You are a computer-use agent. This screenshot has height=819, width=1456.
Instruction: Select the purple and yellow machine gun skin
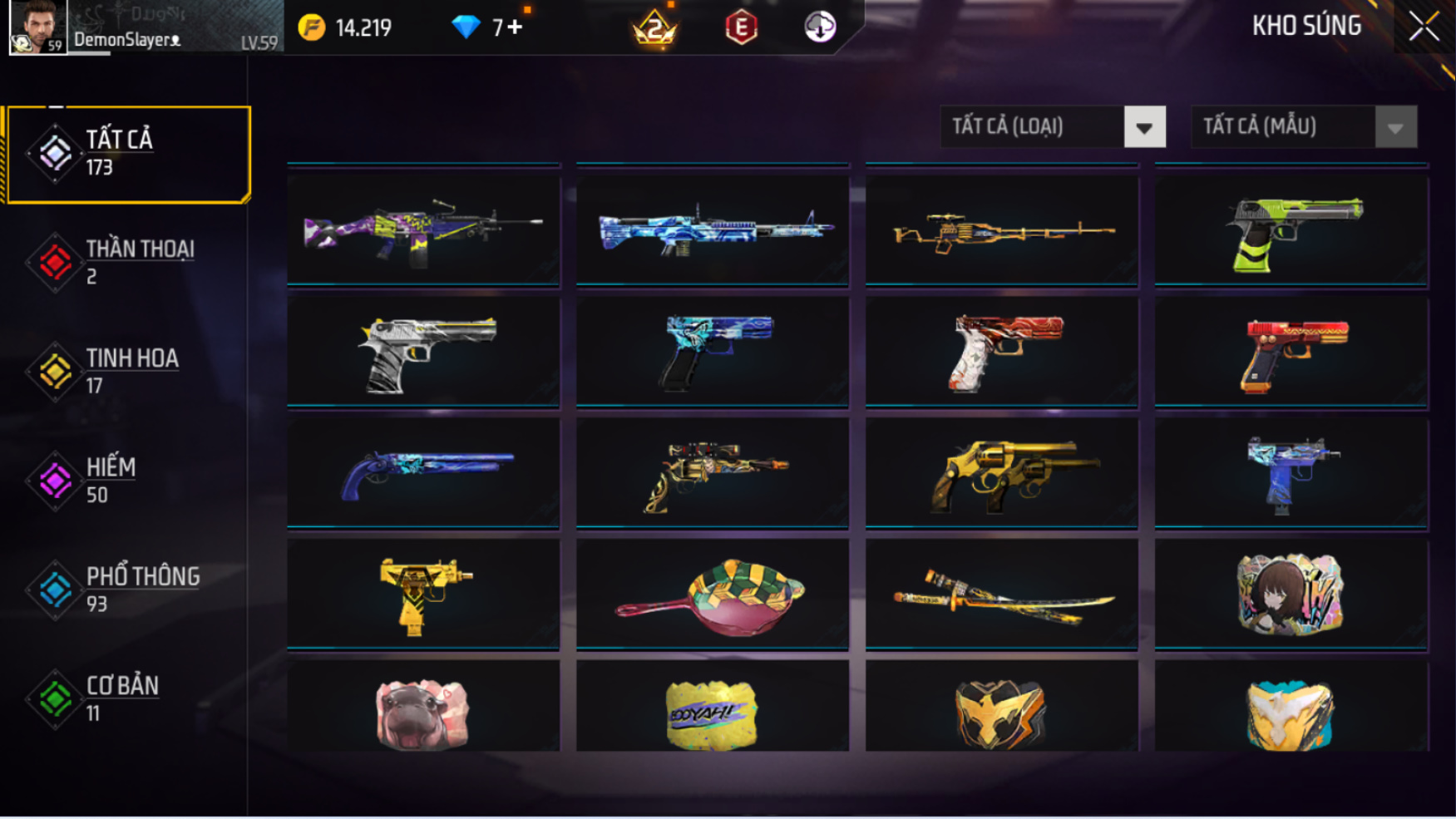pos(423,229)
